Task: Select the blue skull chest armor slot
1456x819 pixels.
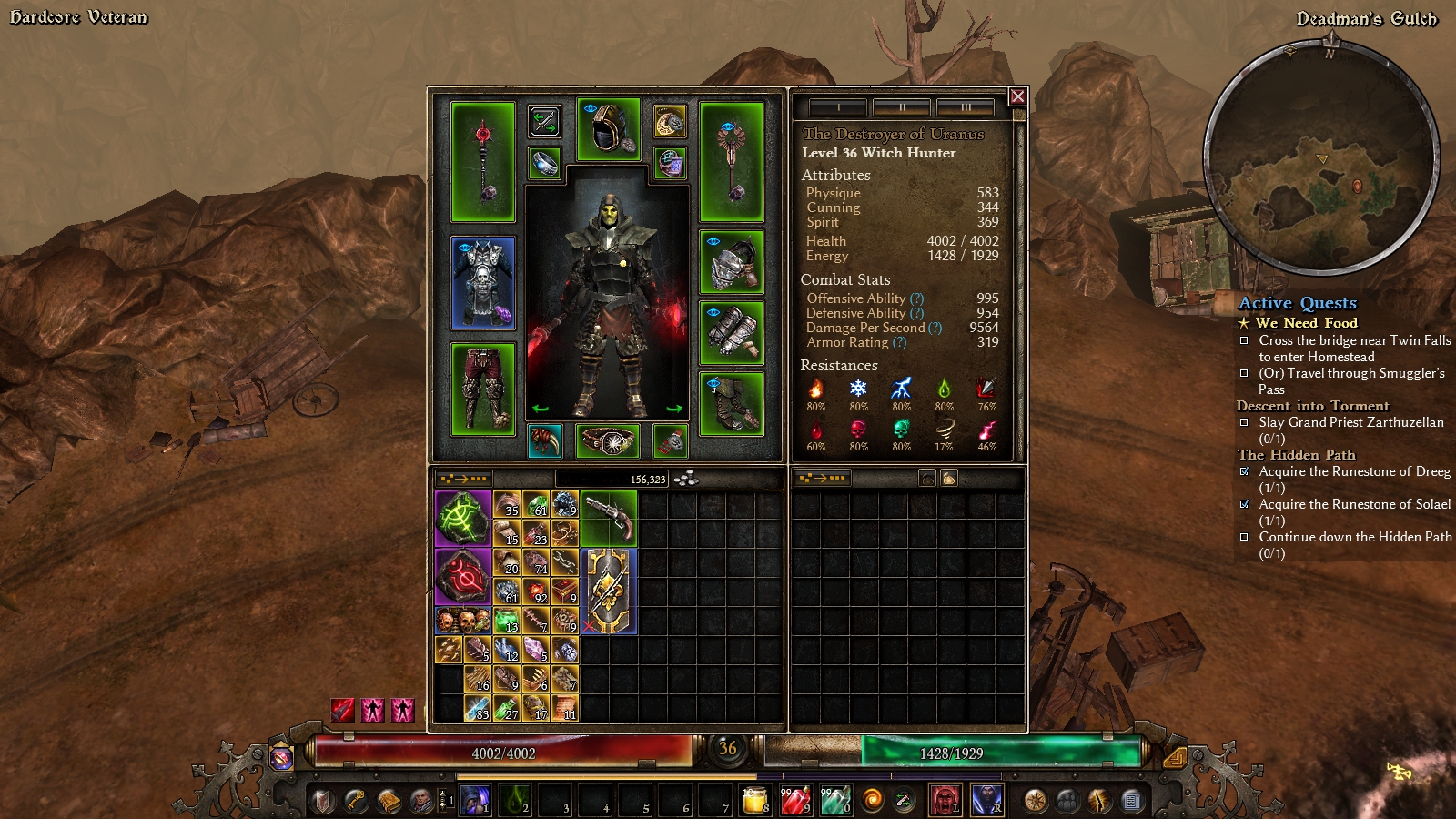Action: [x=482, y=282]
